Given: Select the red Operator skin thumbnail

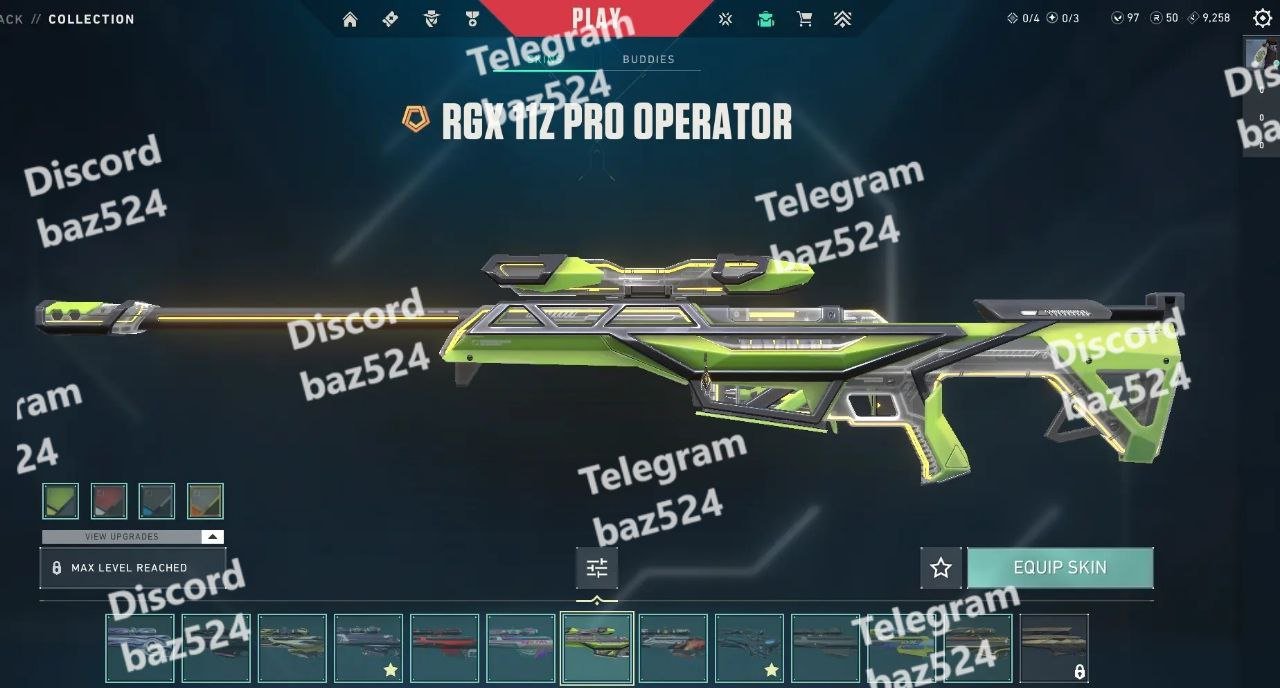Looking at the screenshot, I should pos(445,648).
